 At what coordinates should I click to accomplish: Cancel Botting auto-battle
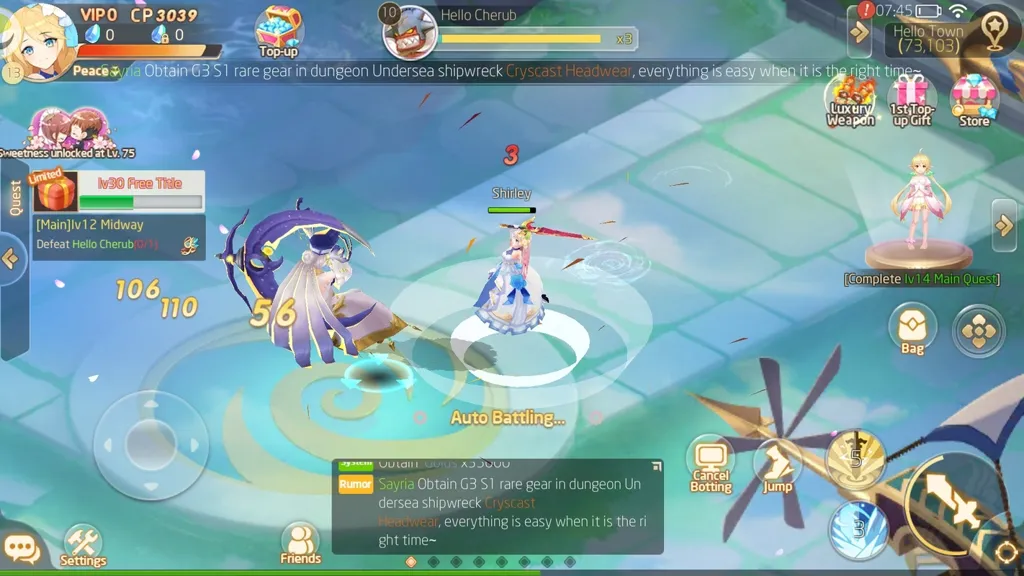click(x=710, y=463)
